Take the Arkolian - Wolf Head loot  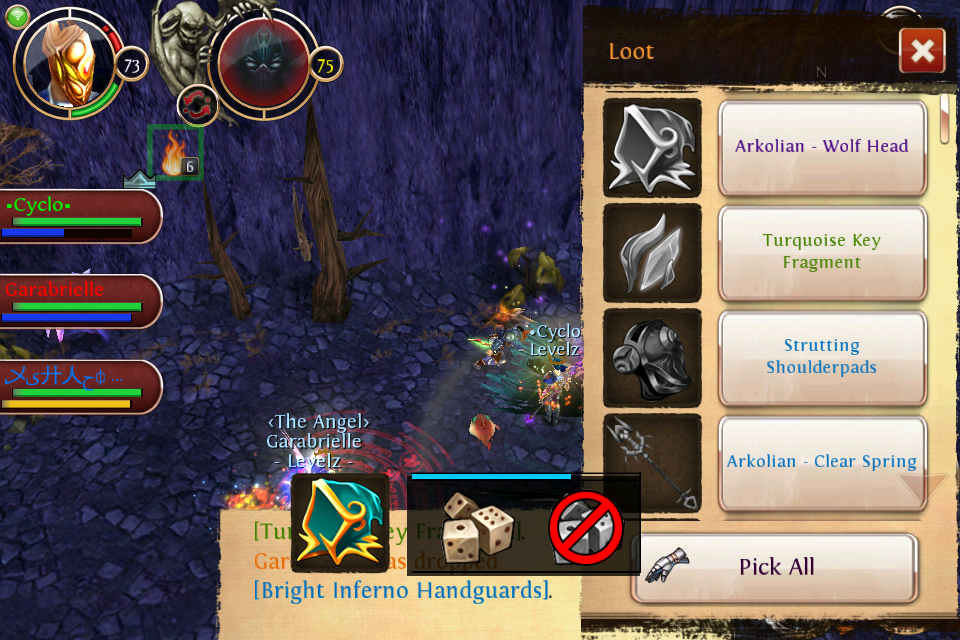pos(822,147)
